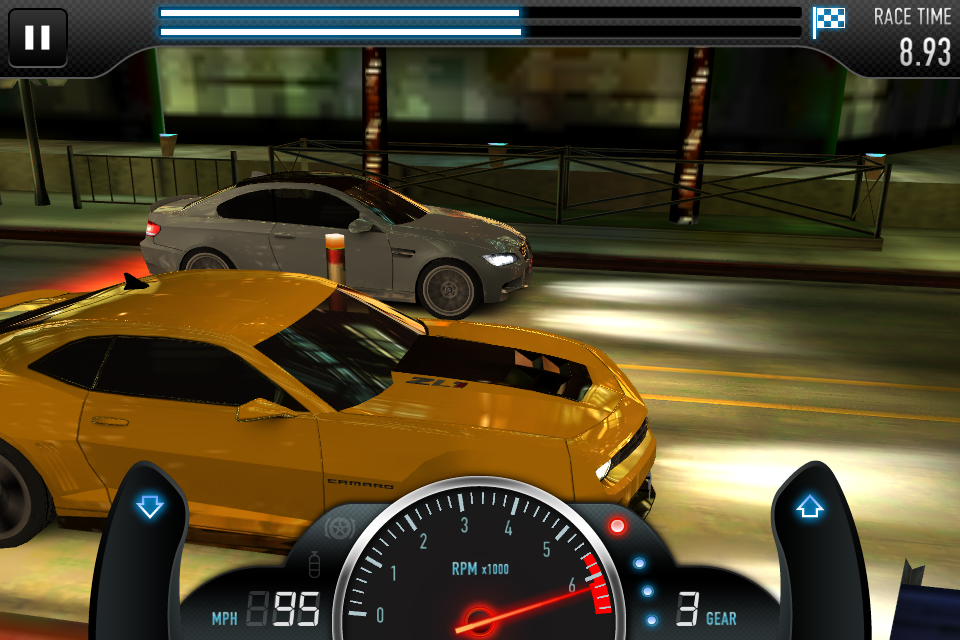Tap the downshift paddle arrow
This screenshot has width=960, height=640.
point(150,507)
